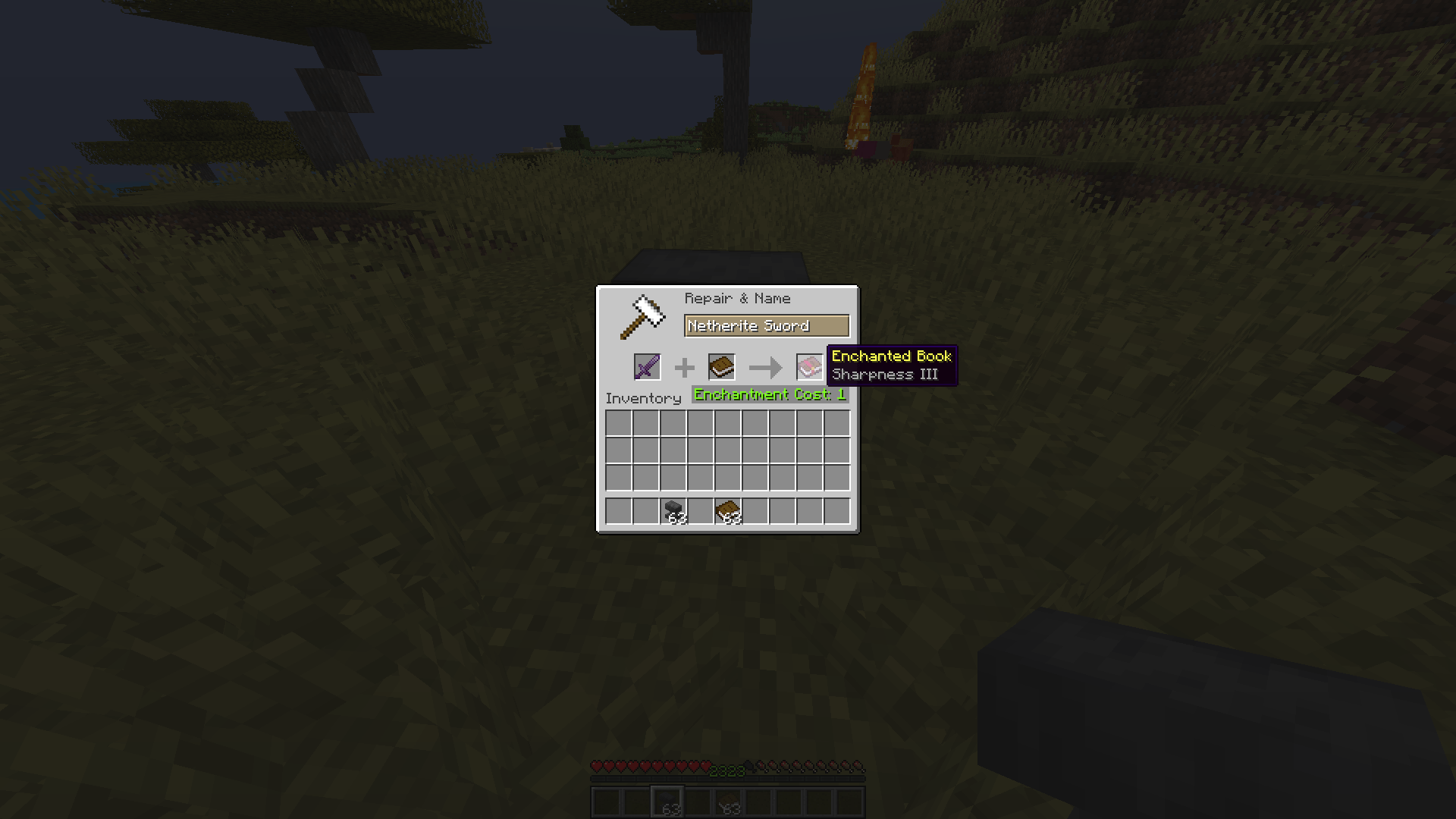
Task: Click the Sharpness III tooltip text
Action: pos(884,374)
